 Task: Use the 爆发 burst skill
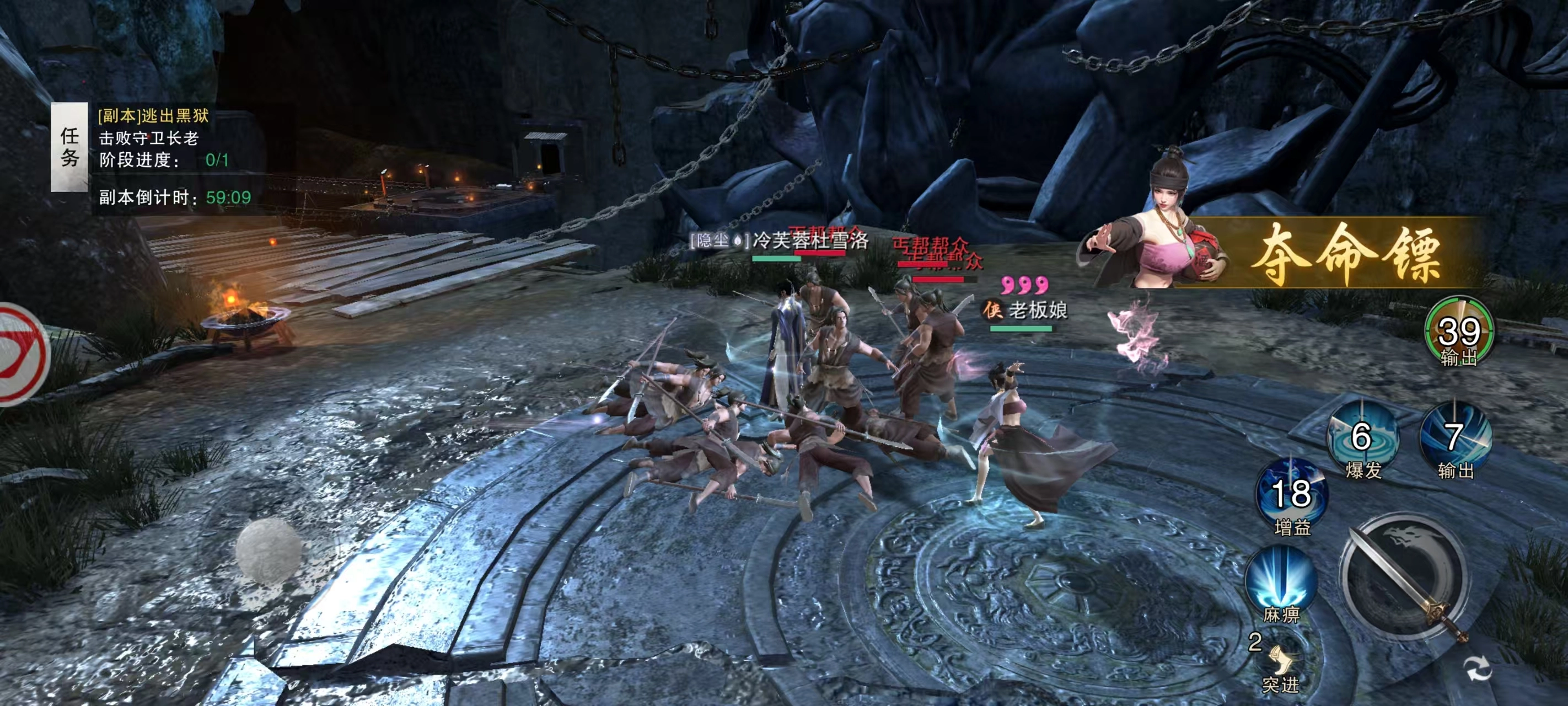coord(1362,437)
